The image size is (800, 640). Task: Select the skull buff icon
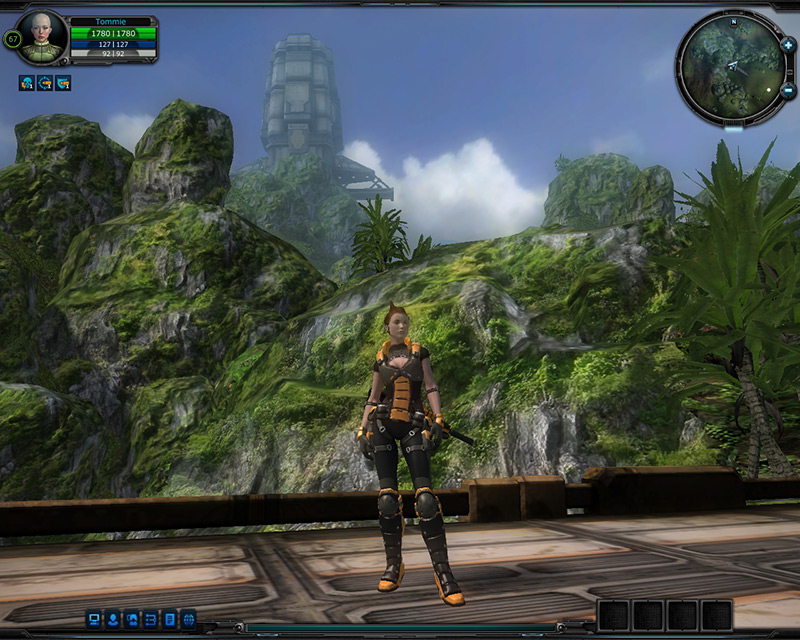pos(27,83)
